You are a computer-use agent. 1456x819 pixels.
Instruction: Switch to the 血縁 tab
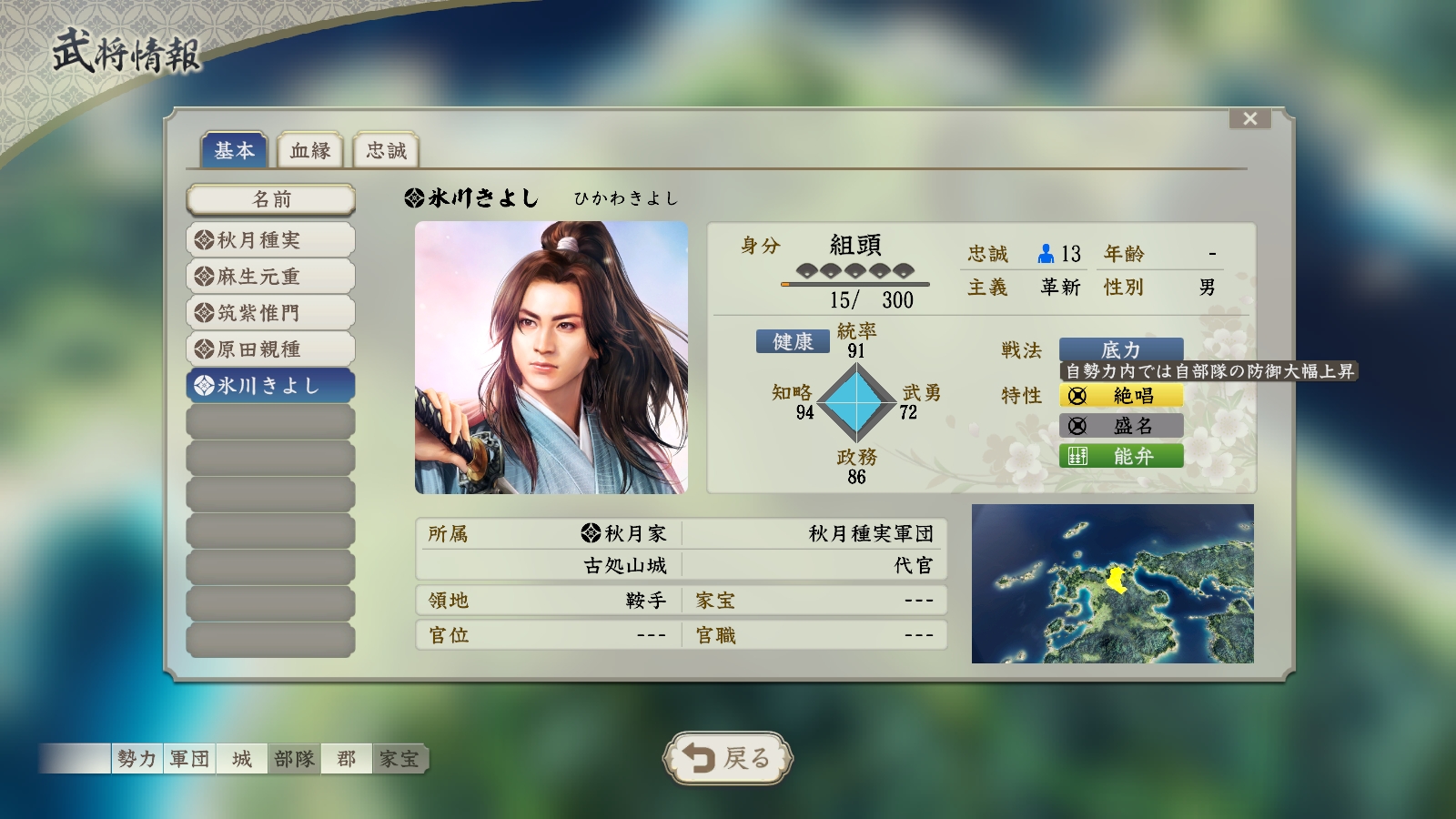[x=310, y=150]
